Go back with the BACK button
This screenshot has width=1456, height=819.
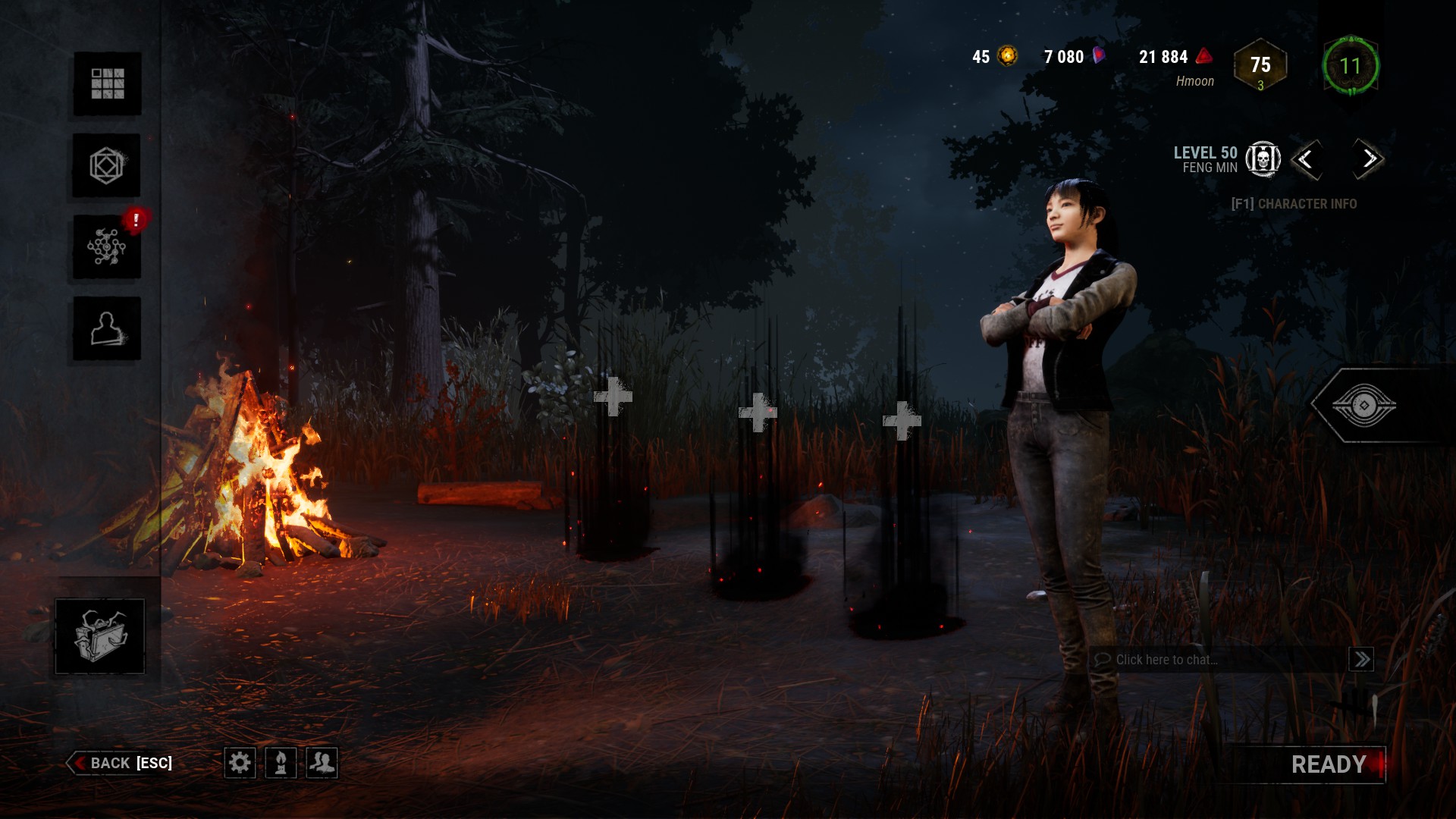121,763
